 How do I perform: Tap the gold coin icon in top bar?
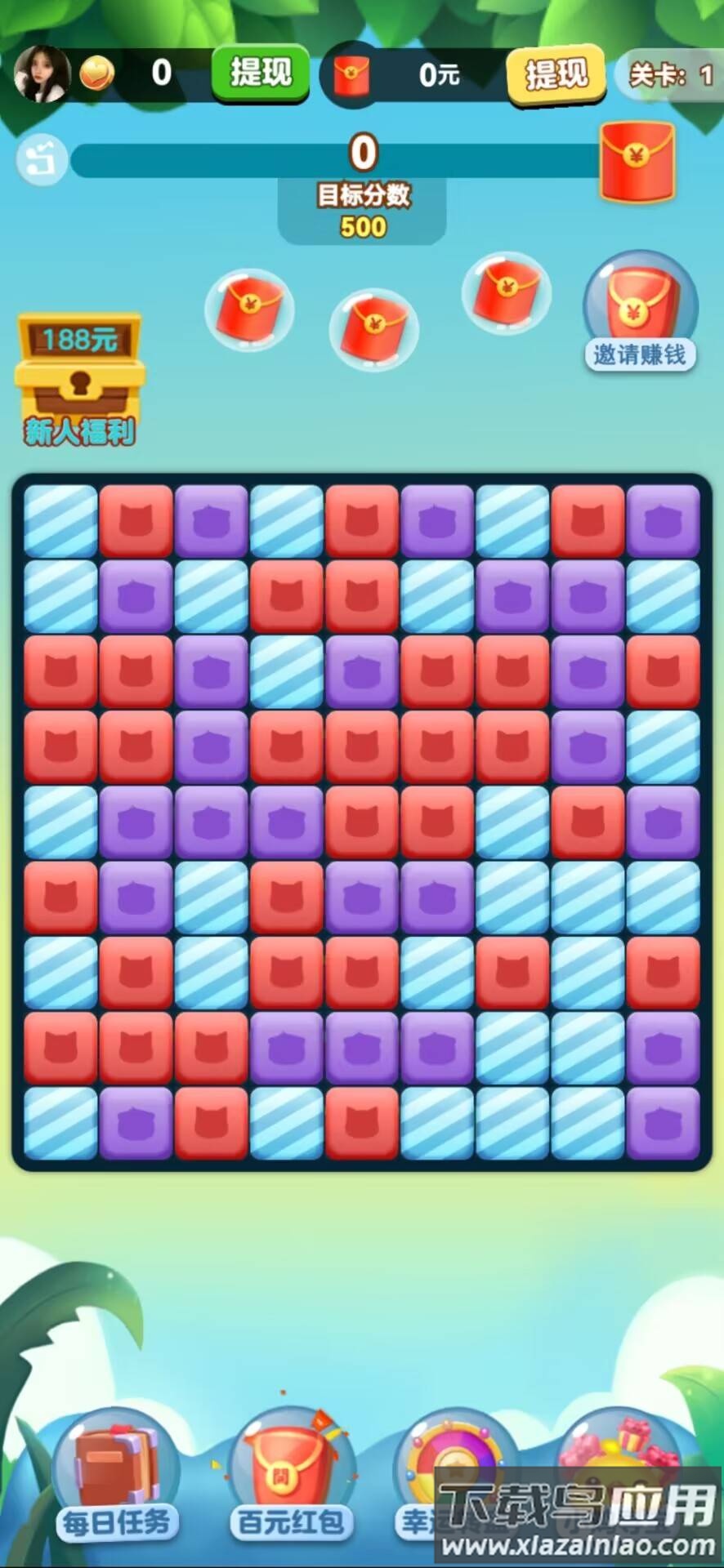[x=97, y=75]
